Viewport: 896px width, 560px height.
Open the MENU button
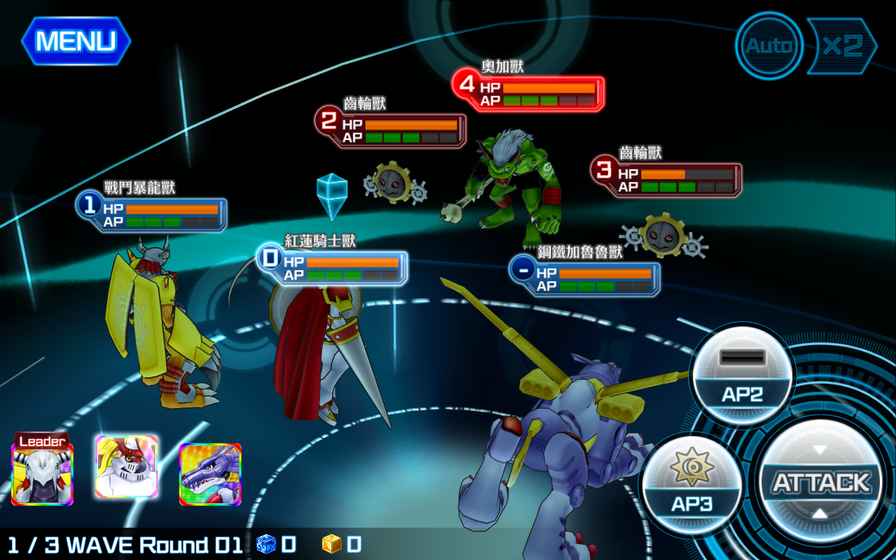click(76, 41)
